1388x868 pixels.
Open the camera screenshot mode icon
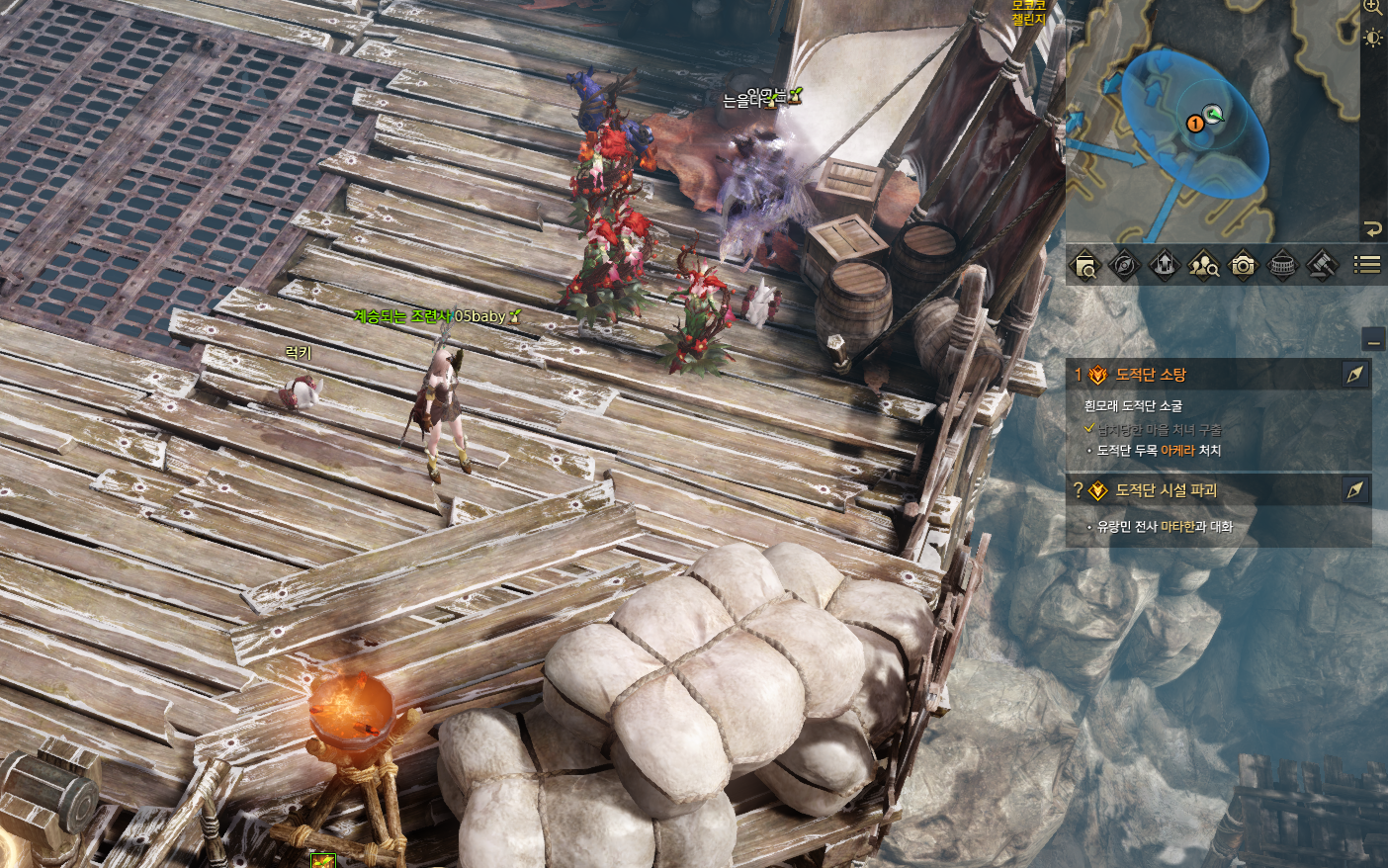pyautogui.click(x=1243, y=265)
